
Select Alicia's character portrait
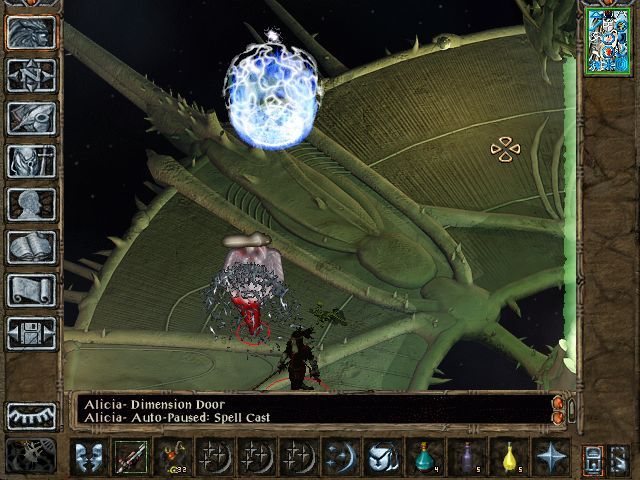pos(607,41)
